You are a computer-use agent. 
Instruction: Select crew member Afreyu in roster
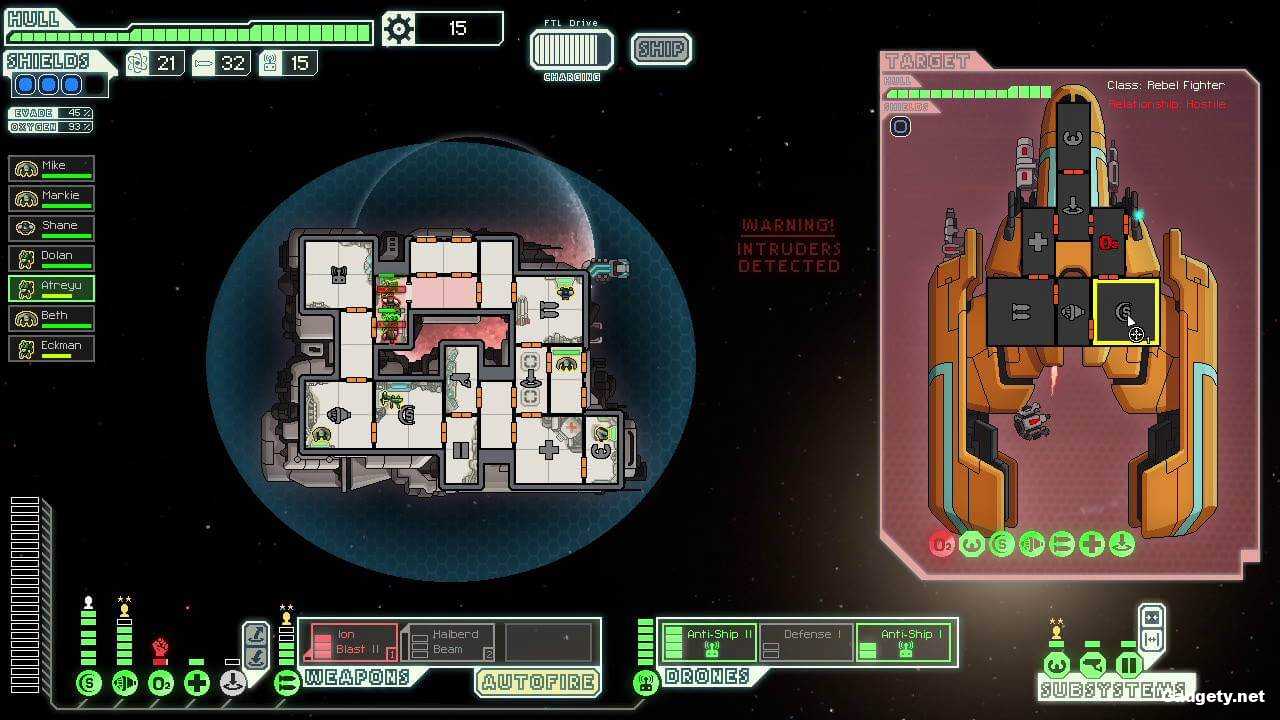pos(50,286)
